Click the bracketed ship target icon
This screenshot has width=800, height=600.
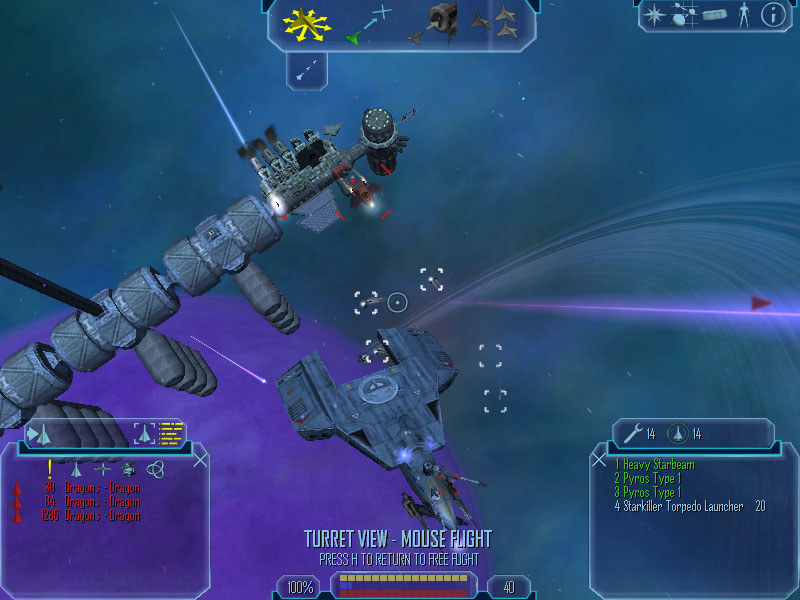(x=145, y=433)
